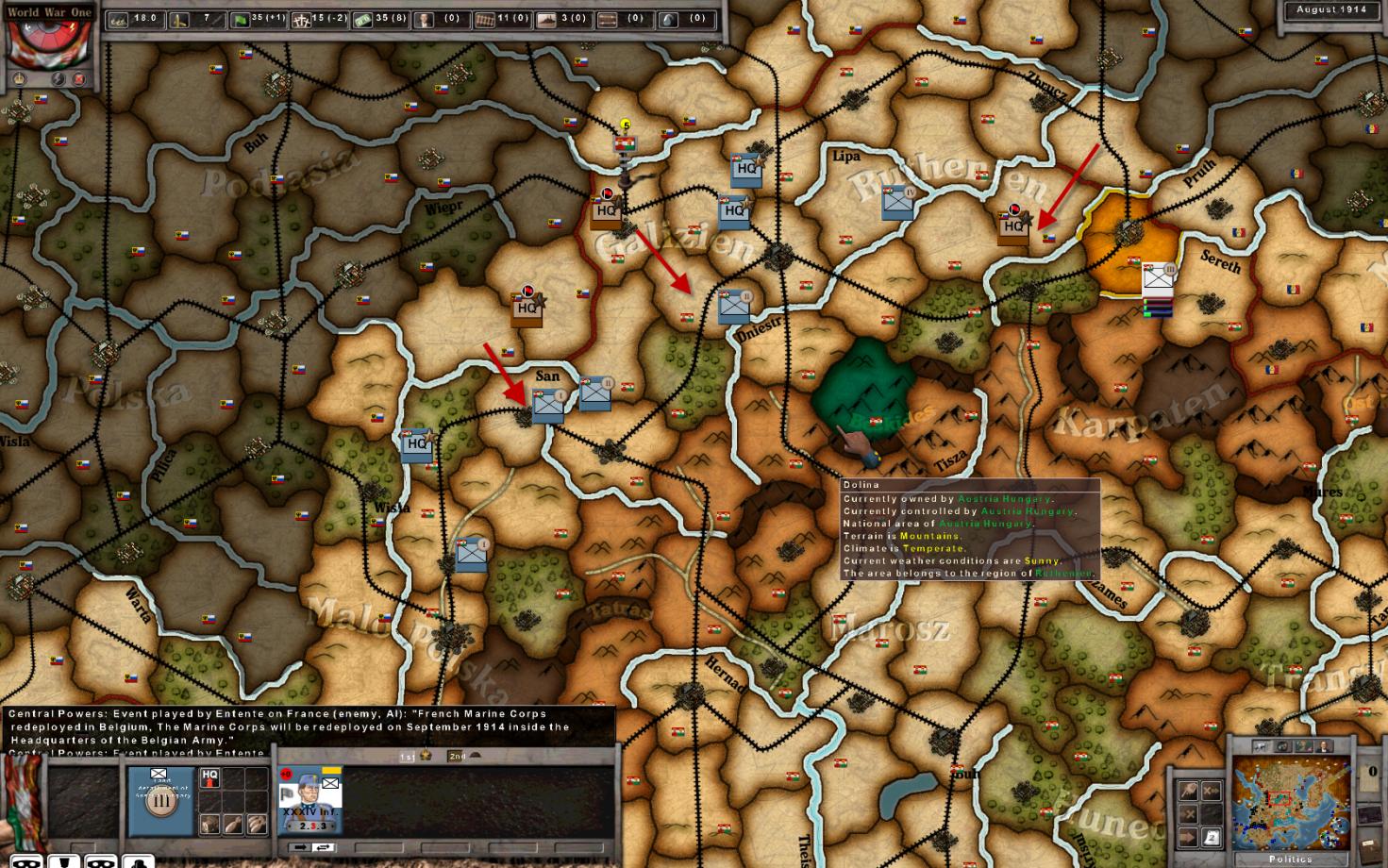This screenshot has width=1388, height=868.
Task: Select the infantry counter on the San
Action: [x=547, y=406]
